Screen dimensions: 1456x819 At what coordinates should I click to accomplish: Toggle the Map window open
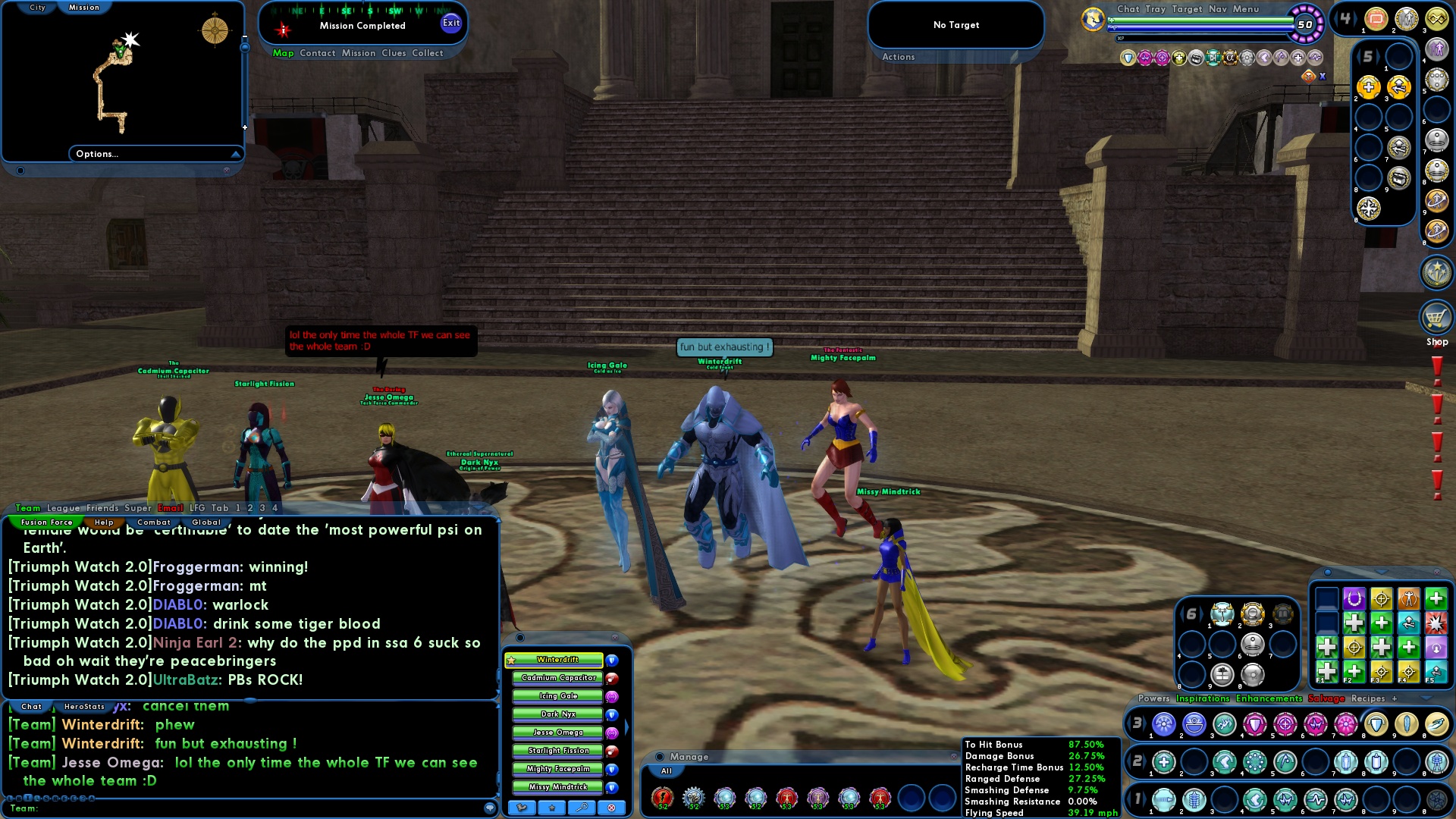(284, 53)
